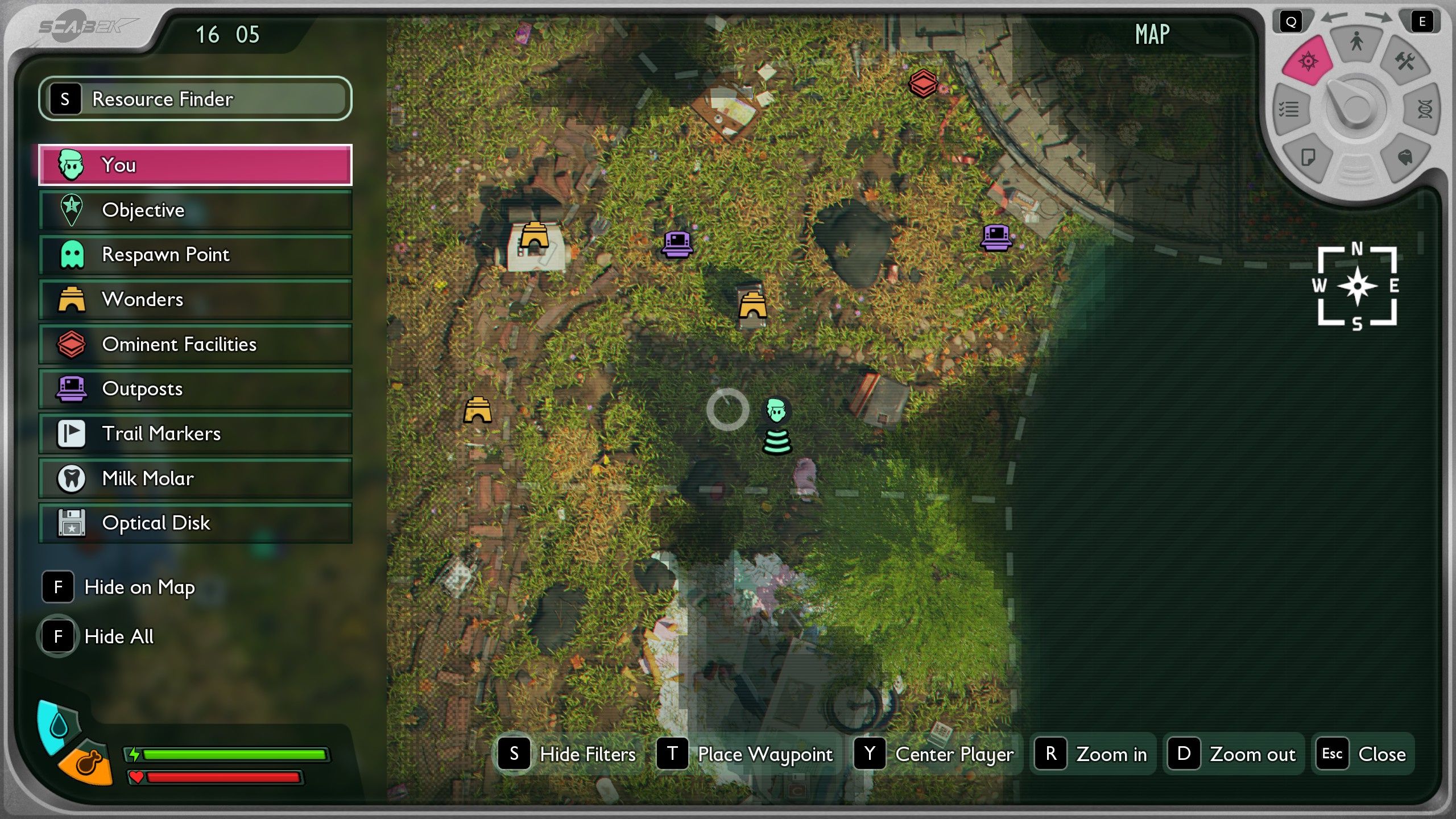
Task: Zoom out the map
Action: (x=1233, y=754)
